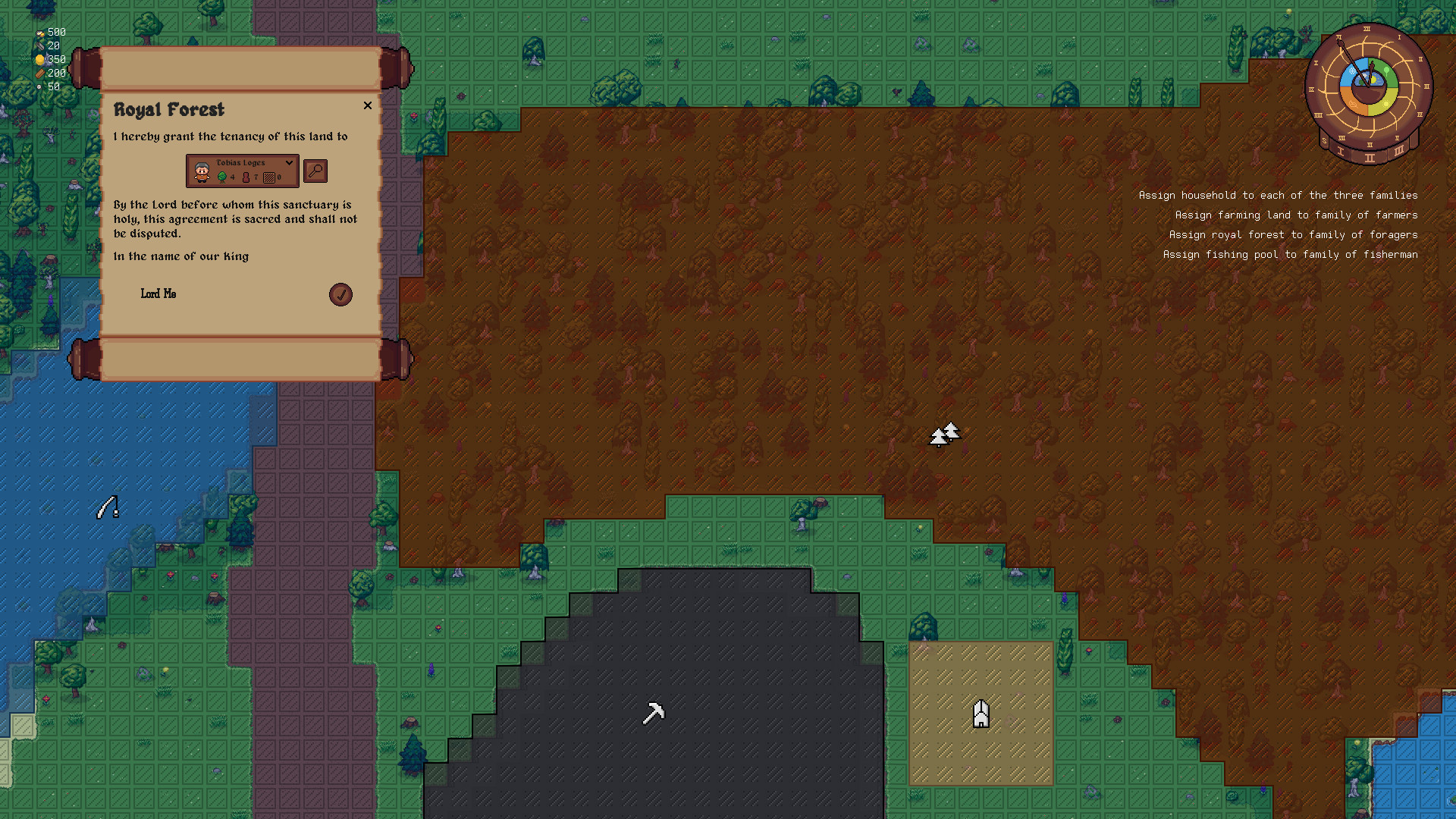Set game speed to III
The height and width of the screenshot is (819, 1456).
(x=1398, y=152)
